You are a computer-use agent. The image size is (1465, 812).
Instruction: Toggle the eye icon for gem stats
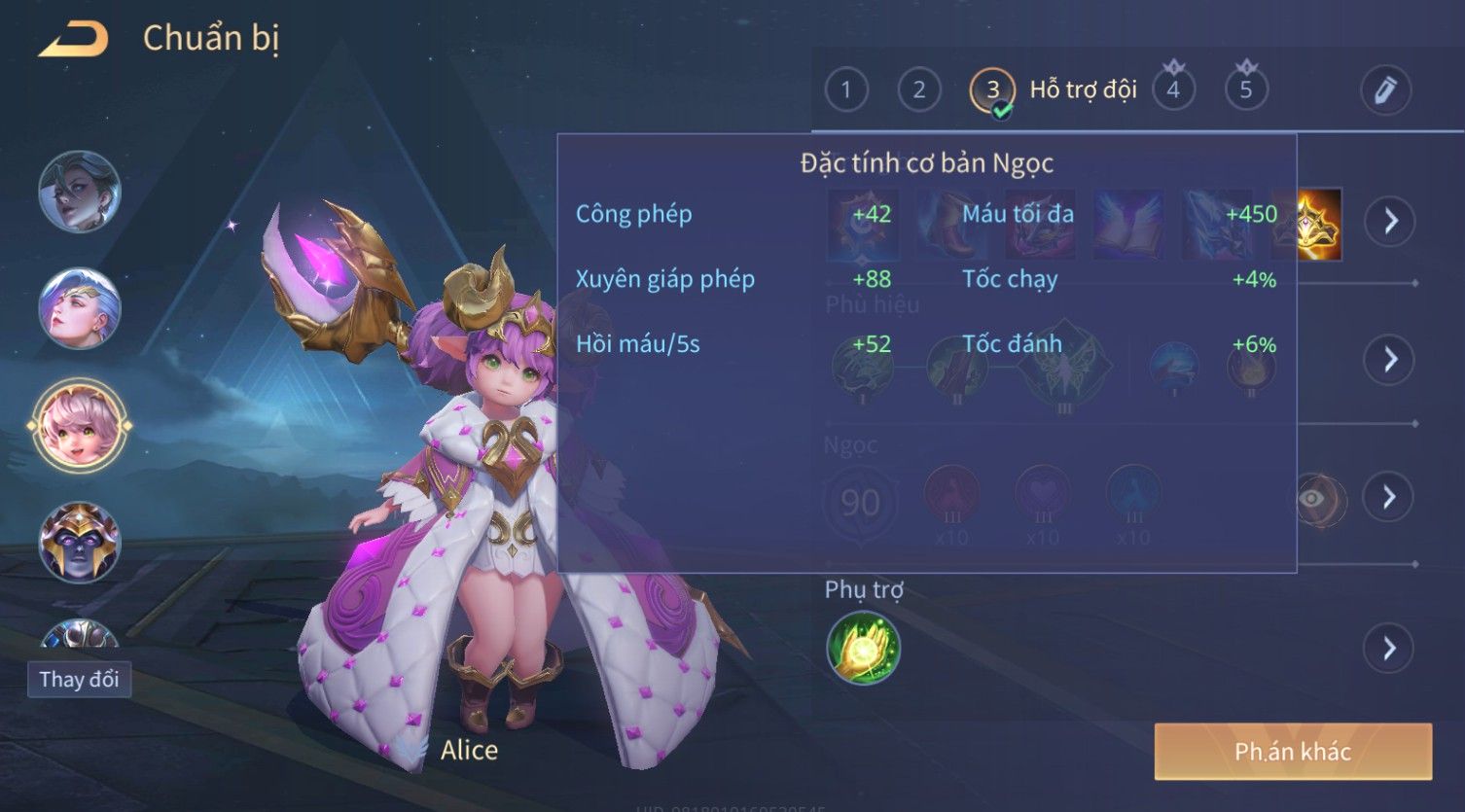(x=1312, y=499)
